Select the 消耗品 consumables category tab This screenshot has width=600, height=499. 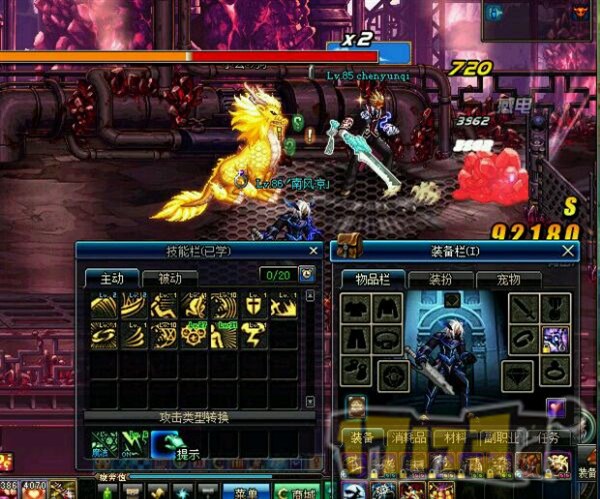click(408, 438)
